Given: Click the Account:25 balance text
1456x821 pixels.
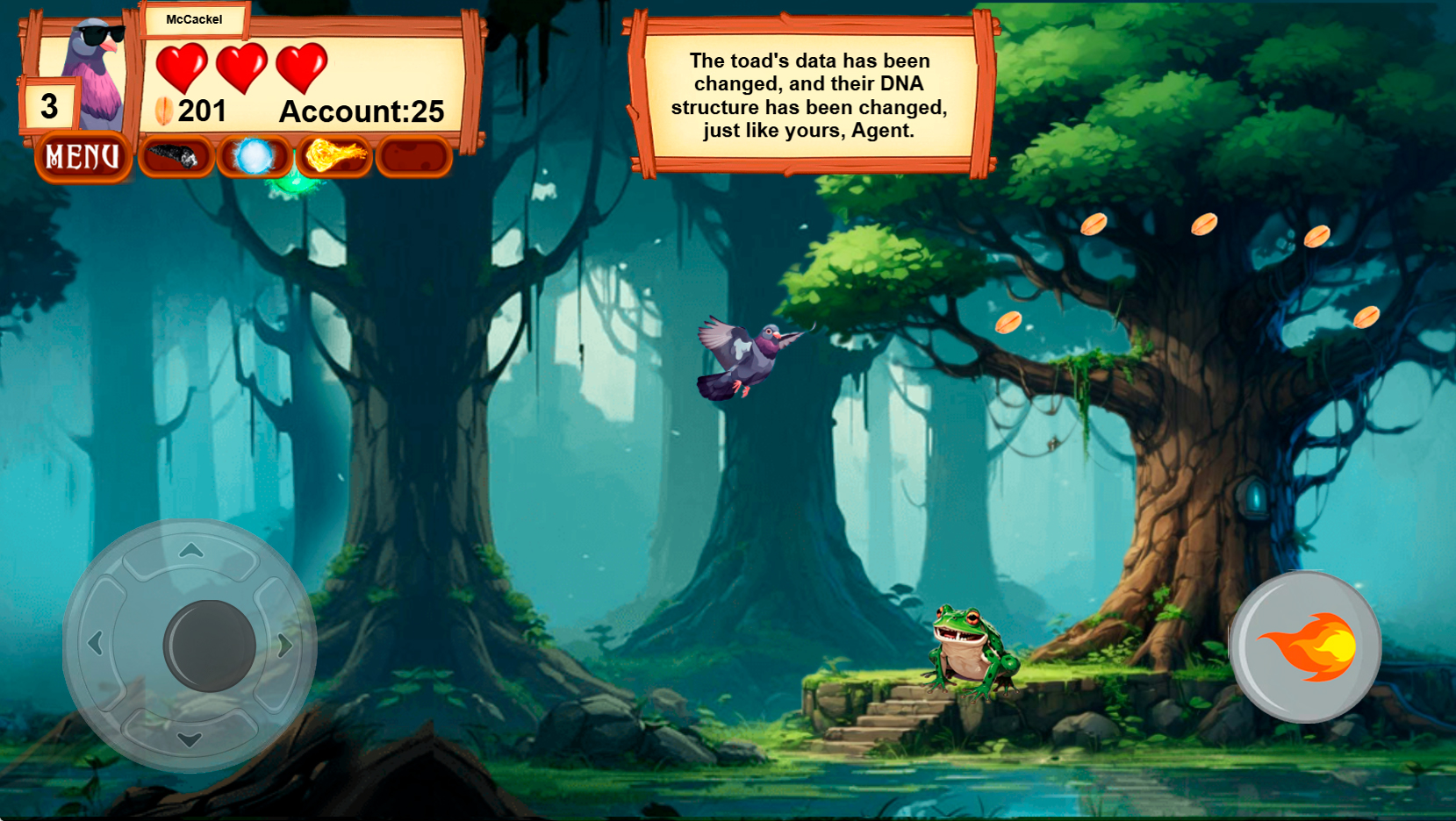Looking at the screenshot, I should click(x=362, y=111).
